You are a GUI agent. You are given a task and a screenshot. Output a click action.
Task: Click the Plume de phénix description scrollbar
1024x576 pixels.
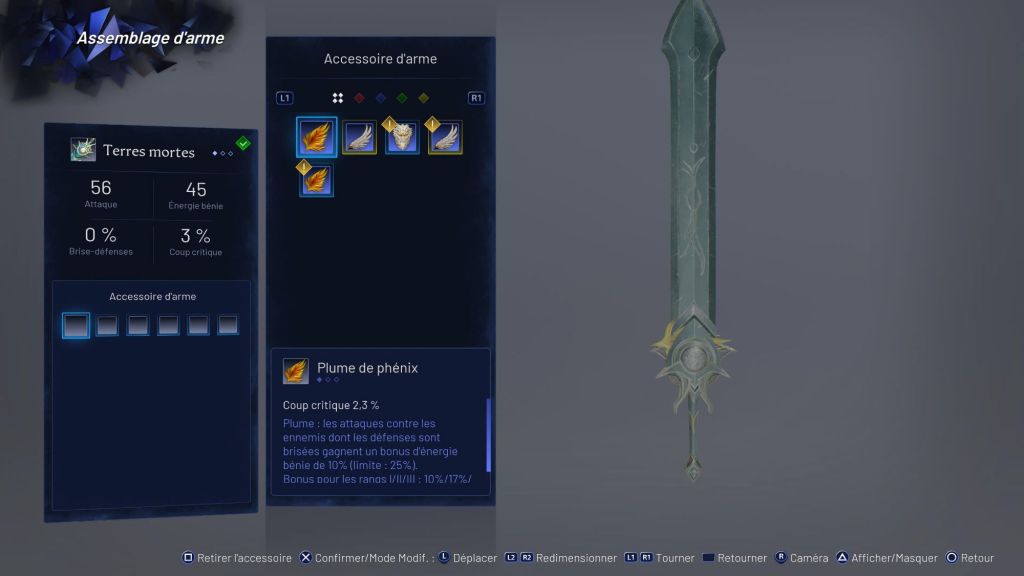(x=488, y=434)
